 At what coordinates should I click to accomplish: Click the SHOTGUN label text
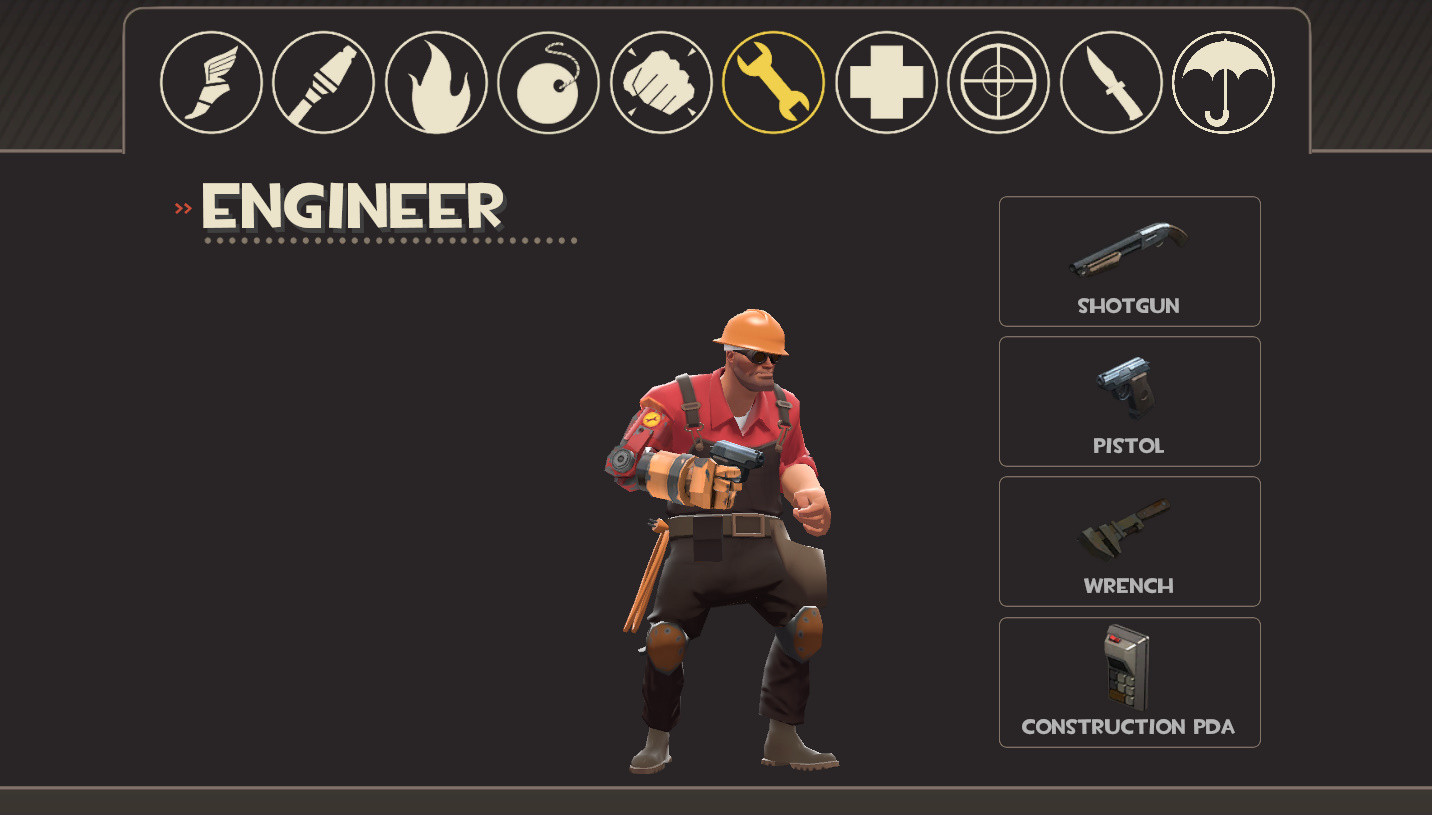pyautogui.click(x=1129, y=306)
